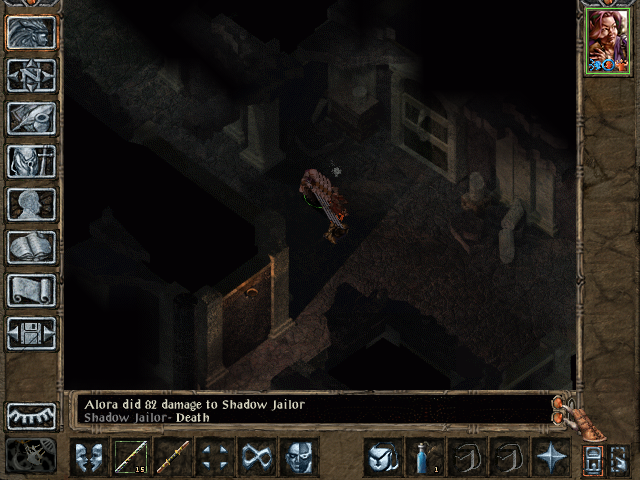640x480 pixels.
Task: Click the game clock to pause
Action: (32, 456)
